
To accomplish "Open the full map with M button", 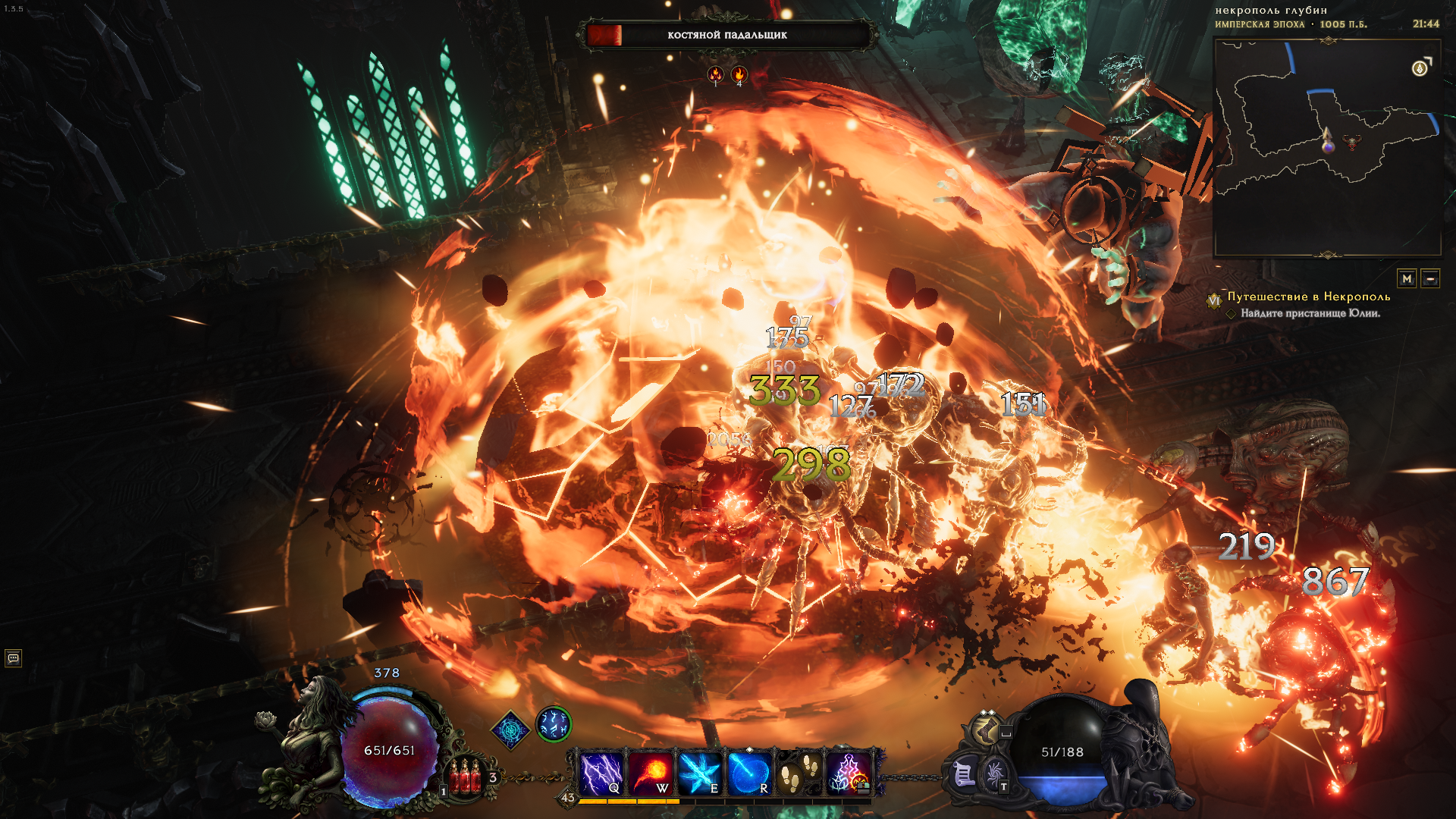I will pos(1407,279).
